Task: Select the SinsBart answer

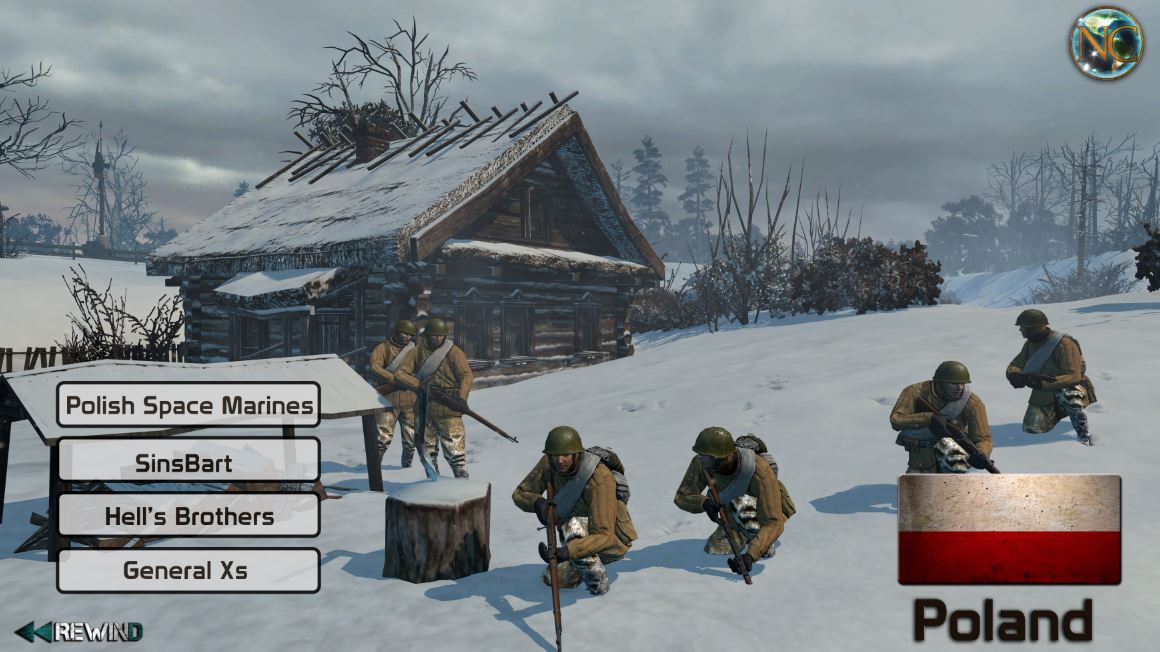Action: [188, 461]
